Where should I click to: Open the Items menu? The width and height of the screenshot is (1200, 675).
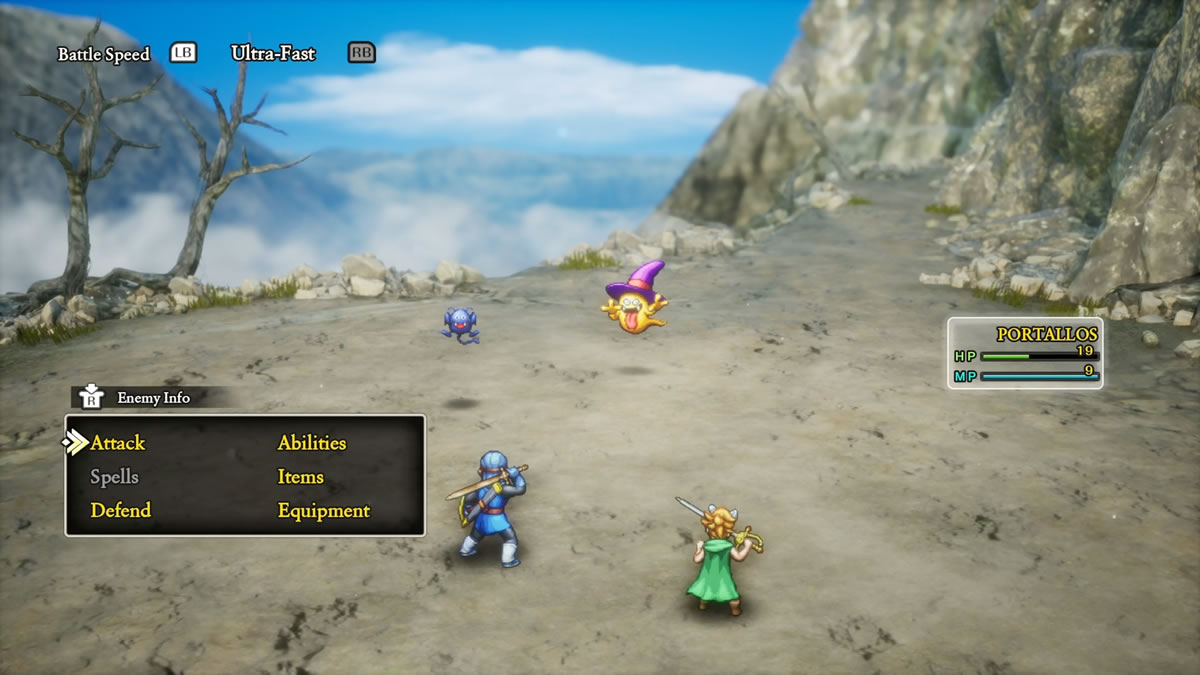click(300, 477)
